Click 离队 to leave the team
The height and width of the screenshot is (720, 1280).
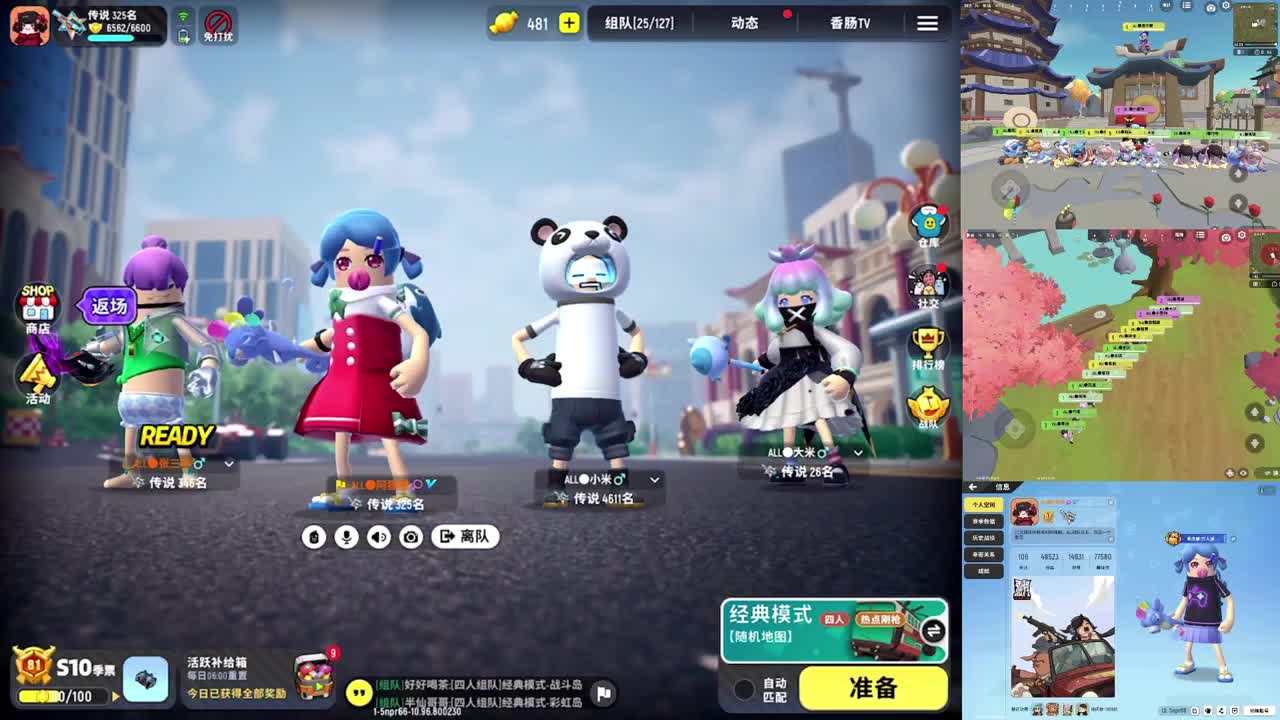pyautogui.click(x=463, y=537)
